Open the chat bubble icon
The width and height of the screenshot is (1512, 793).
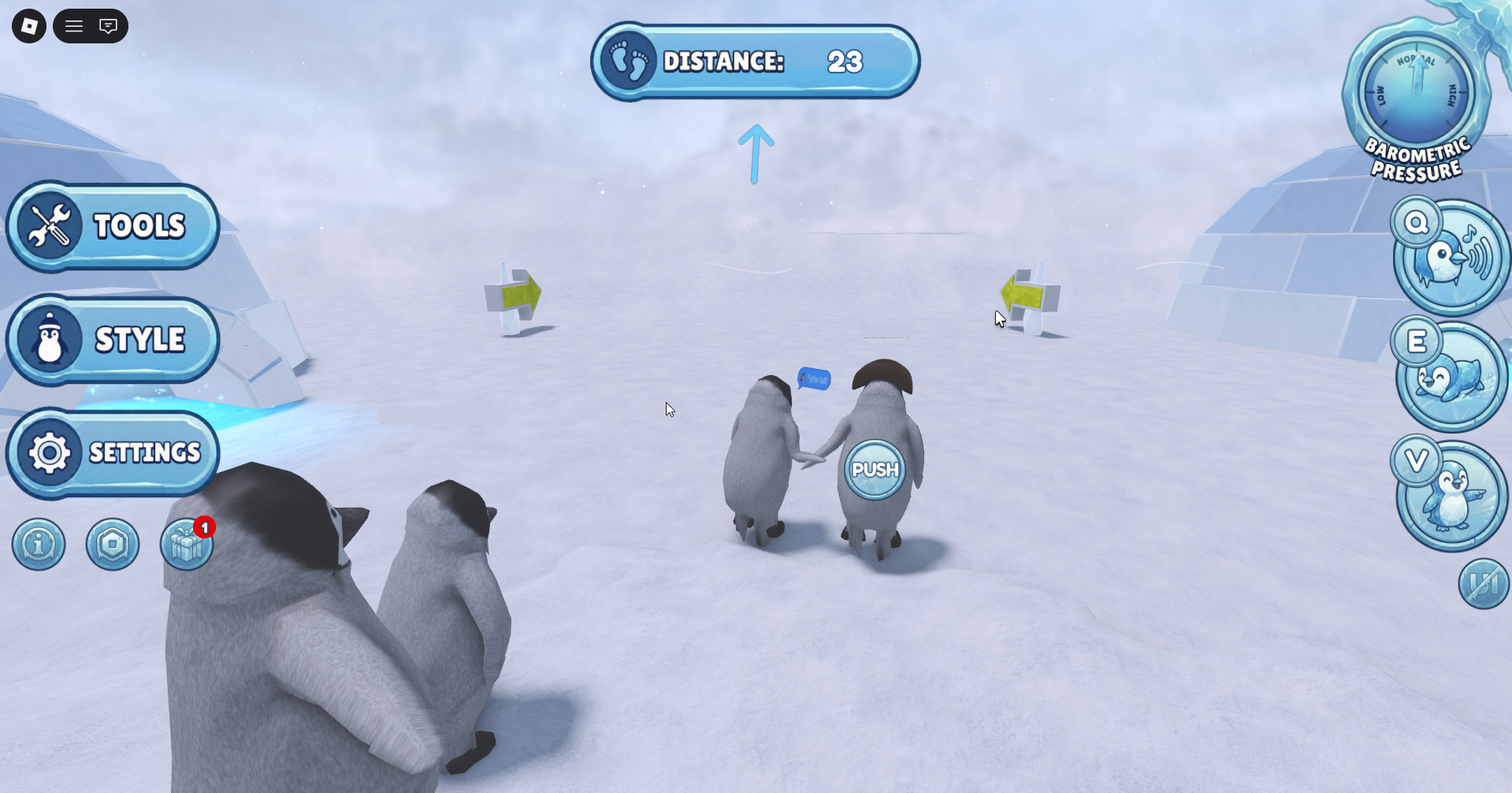pos(109,26)
